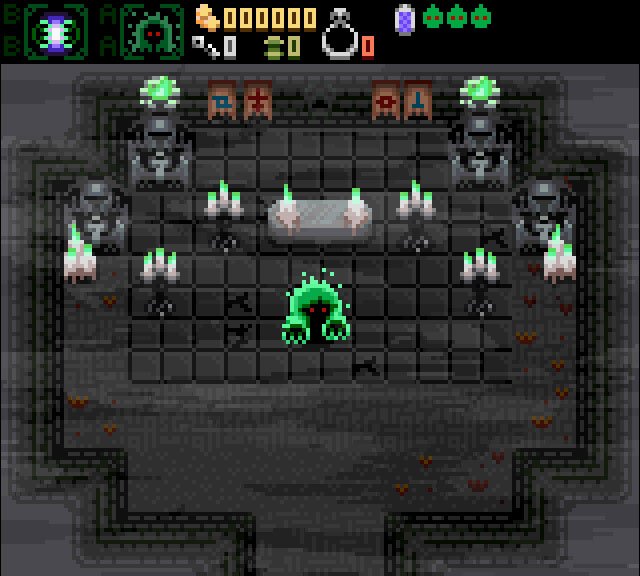
Task: Click the purple lantern icon
Action: point(405,18)
